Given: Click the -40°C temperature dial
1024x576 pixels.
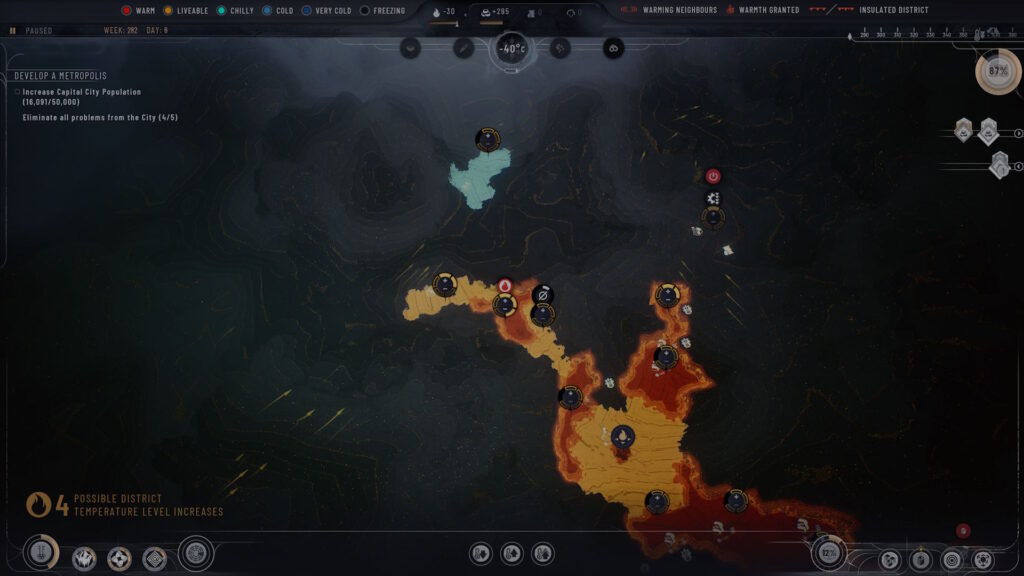Looking at the screenshot, I should coord(511,48).
